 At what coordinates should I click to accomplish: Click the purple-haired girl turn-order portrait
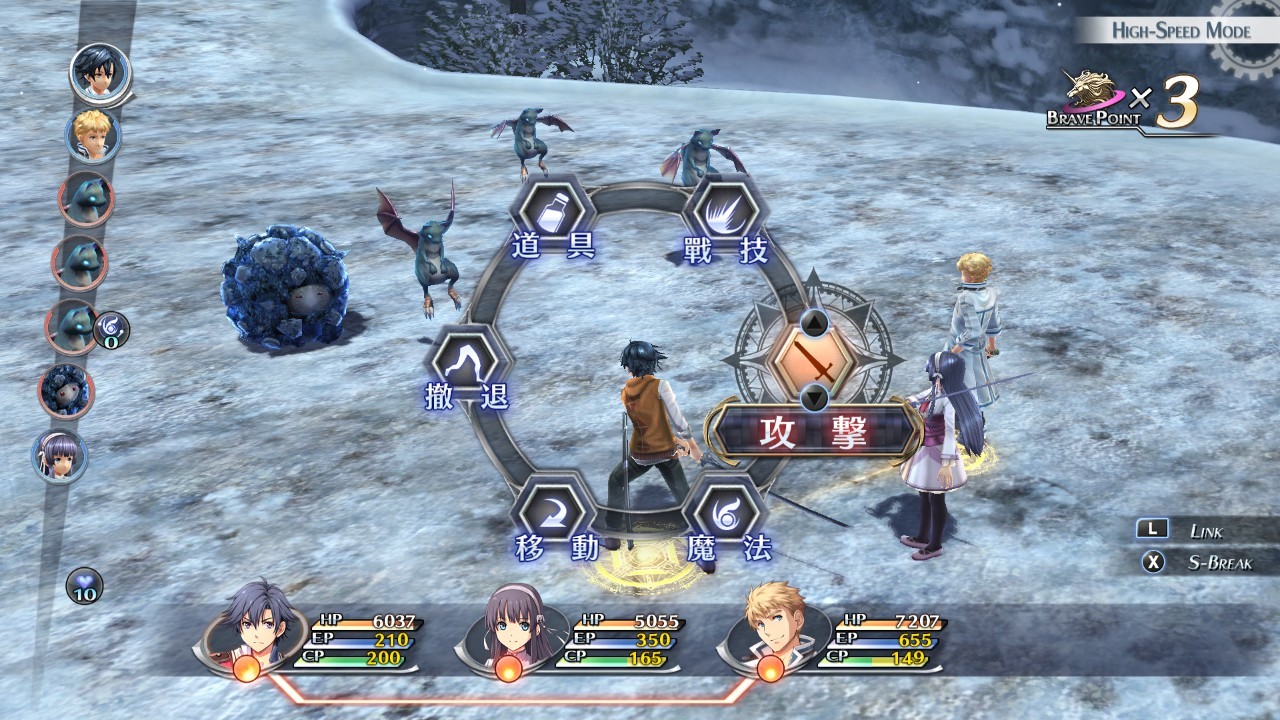pos(60,456)
